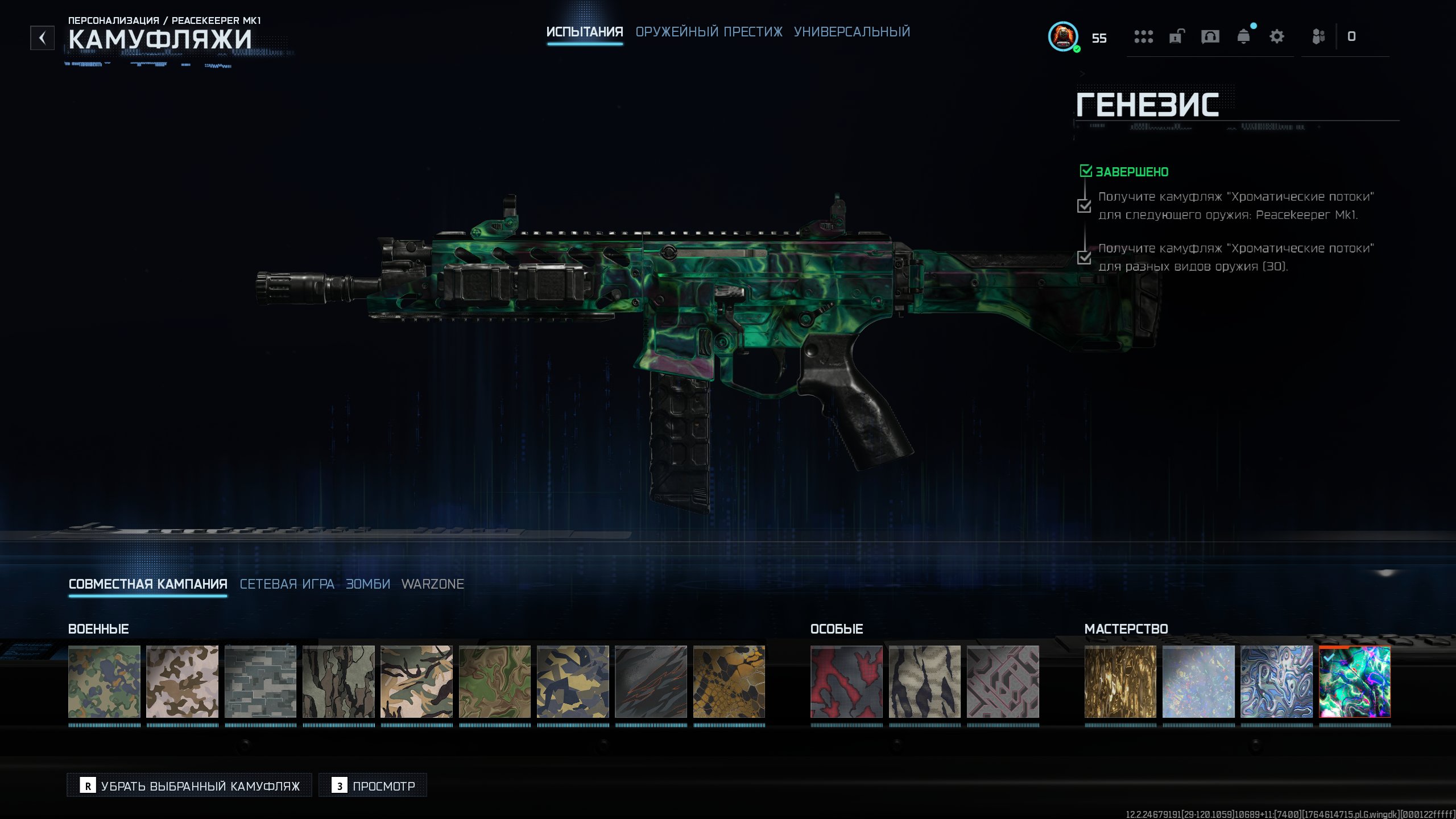Select the equipped iridescent Генезис camo
1456x819 pixels.
click(1354, 681)
